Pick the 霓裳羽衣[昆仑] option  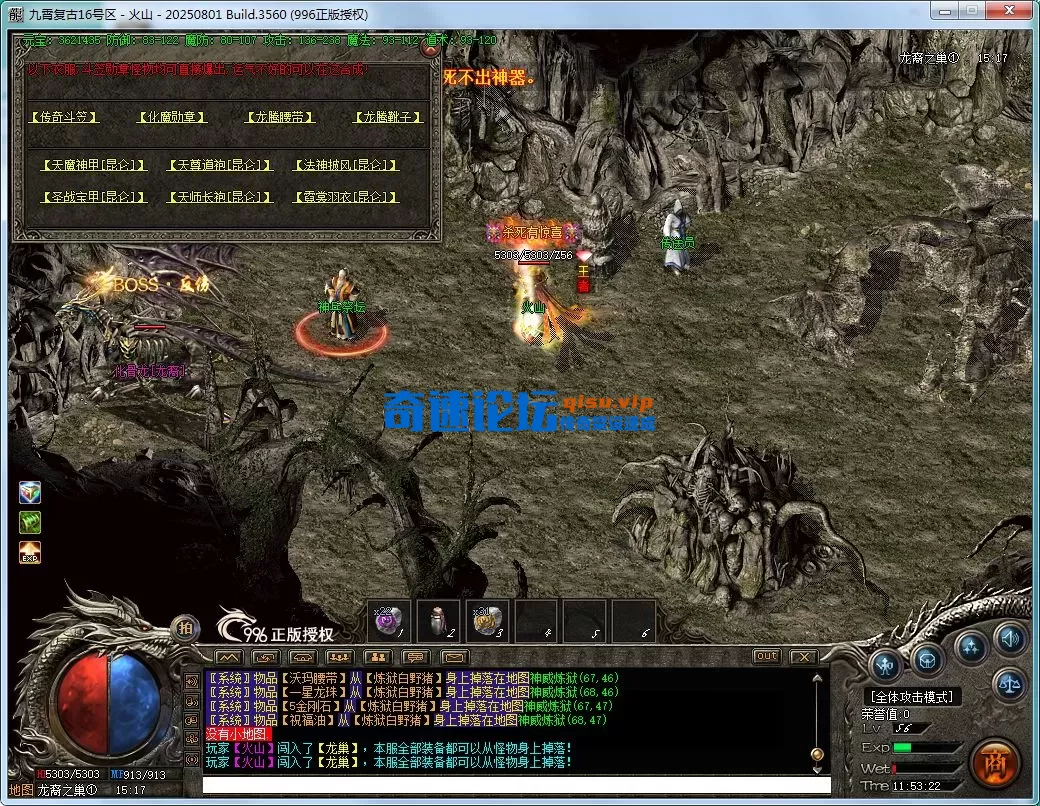pyautogui.click(x=345, y=197)
